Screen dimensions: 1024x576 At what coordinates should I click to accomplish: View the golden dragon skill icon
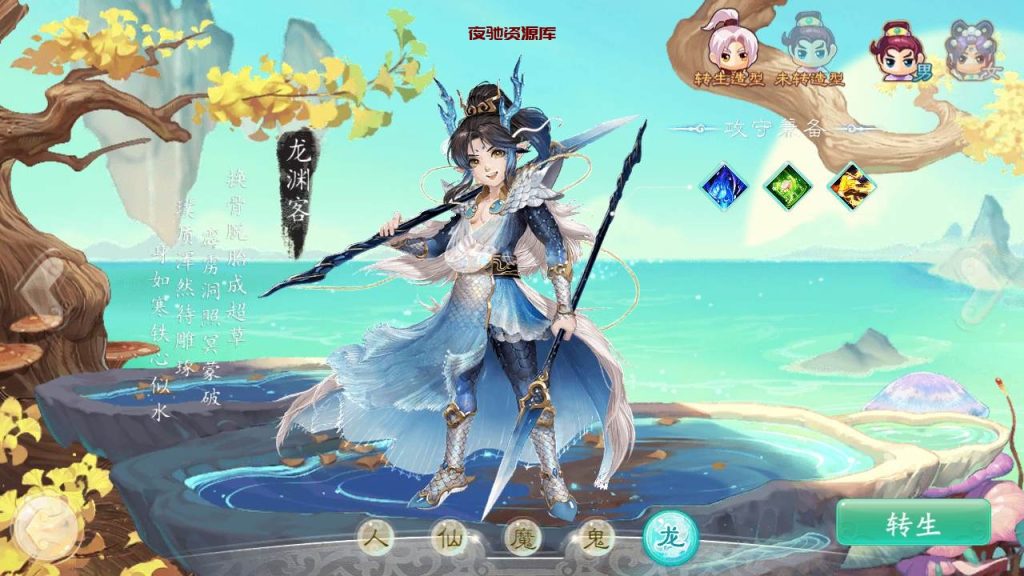pos(851,185)
